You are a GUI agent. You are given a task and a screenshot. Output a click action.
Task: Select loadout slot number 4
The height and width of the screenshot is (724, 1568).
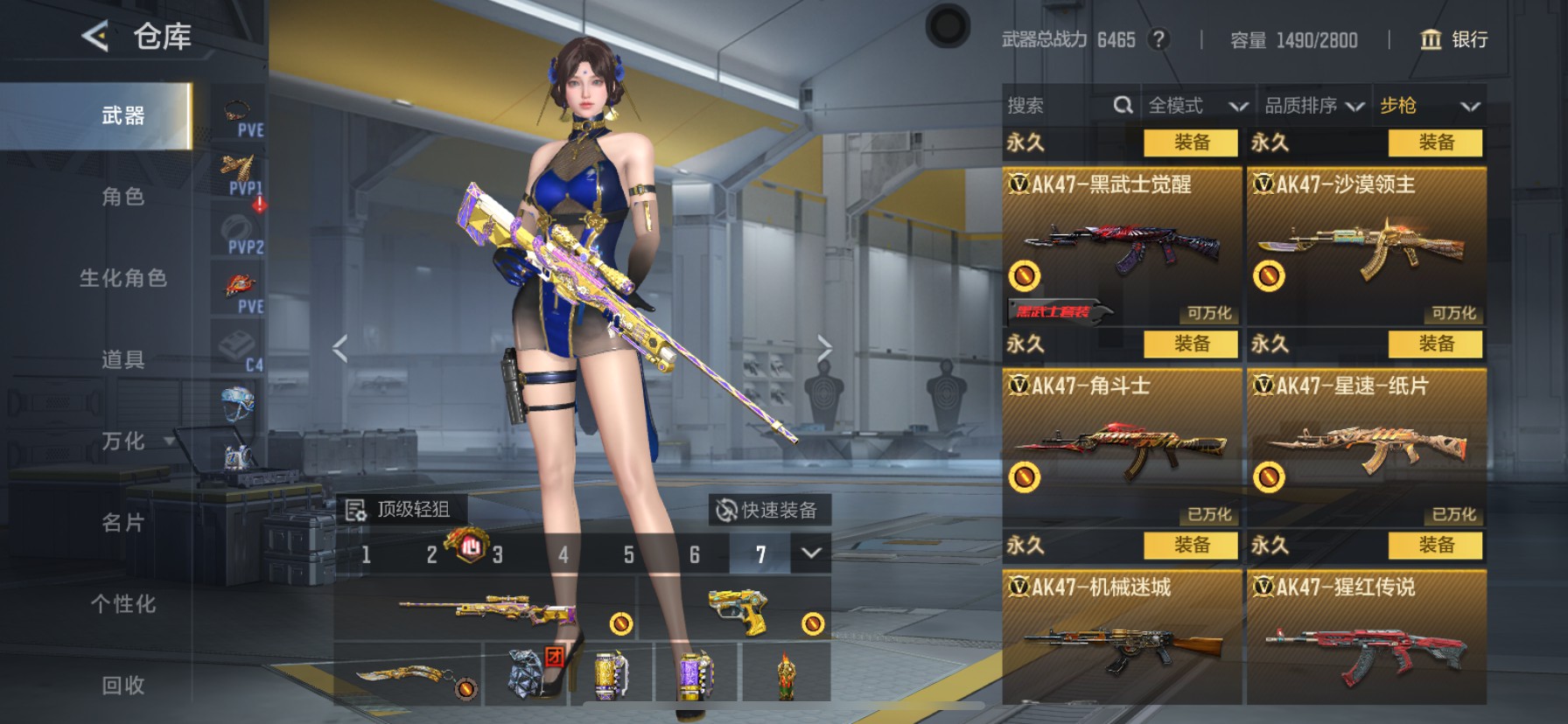tap(563, 554)
